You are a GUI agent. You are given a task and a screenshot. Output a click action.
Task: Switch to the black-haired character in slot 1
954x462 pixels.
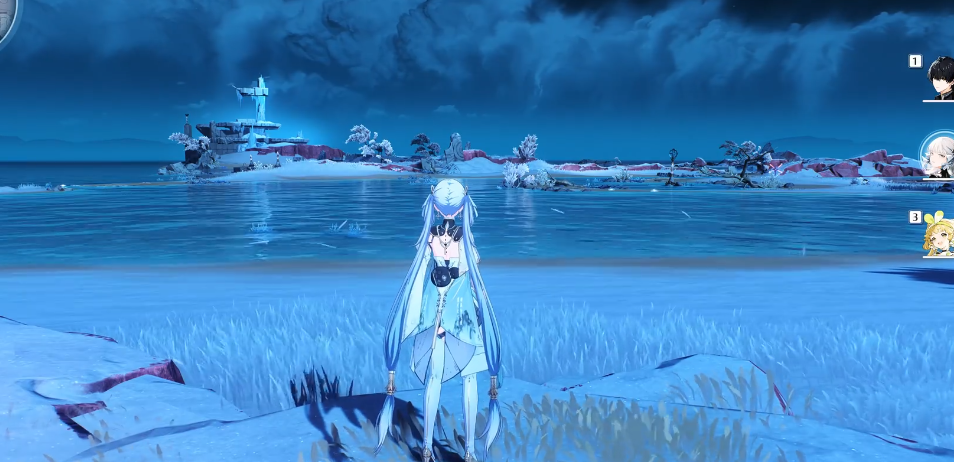click(x=940, y=76)
